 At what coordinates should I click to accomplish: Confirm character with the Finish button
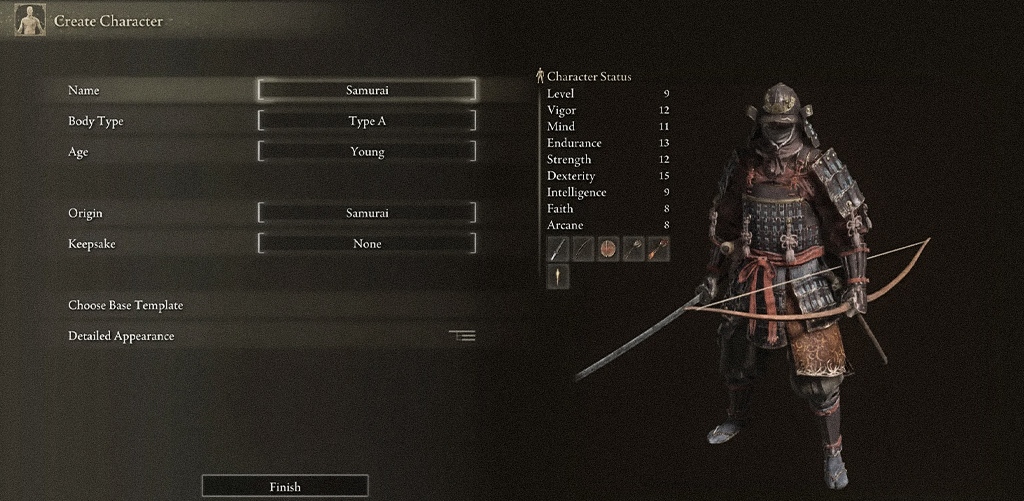tap(285, 486)
